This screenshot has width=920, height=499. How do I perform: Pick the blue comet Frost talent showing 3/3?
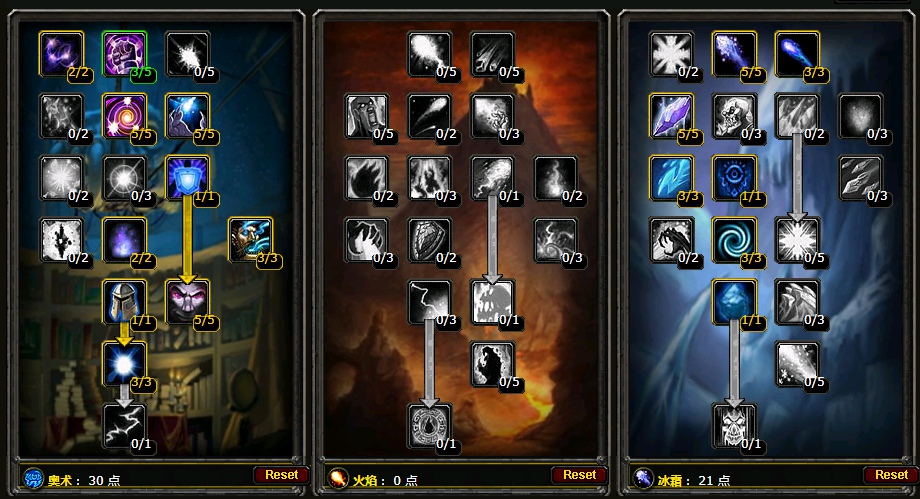click(797, 53)
